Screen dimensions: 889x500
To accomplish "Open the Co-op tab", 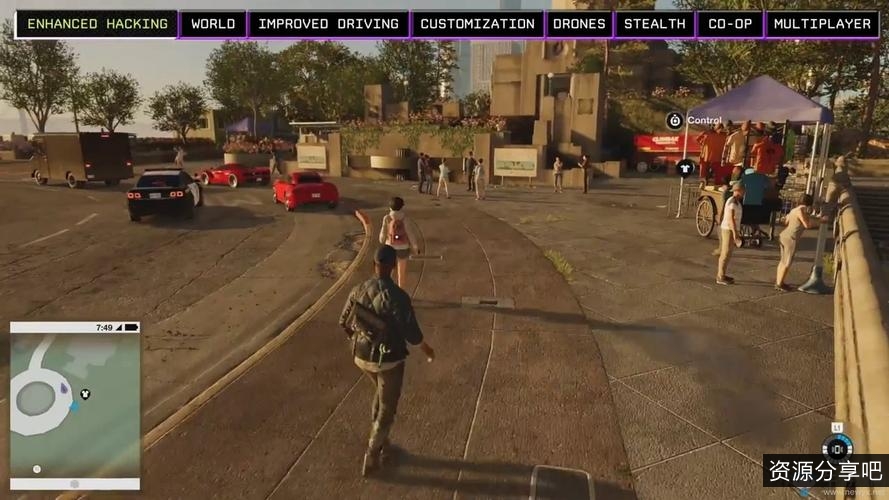I will tap(730, 24).
